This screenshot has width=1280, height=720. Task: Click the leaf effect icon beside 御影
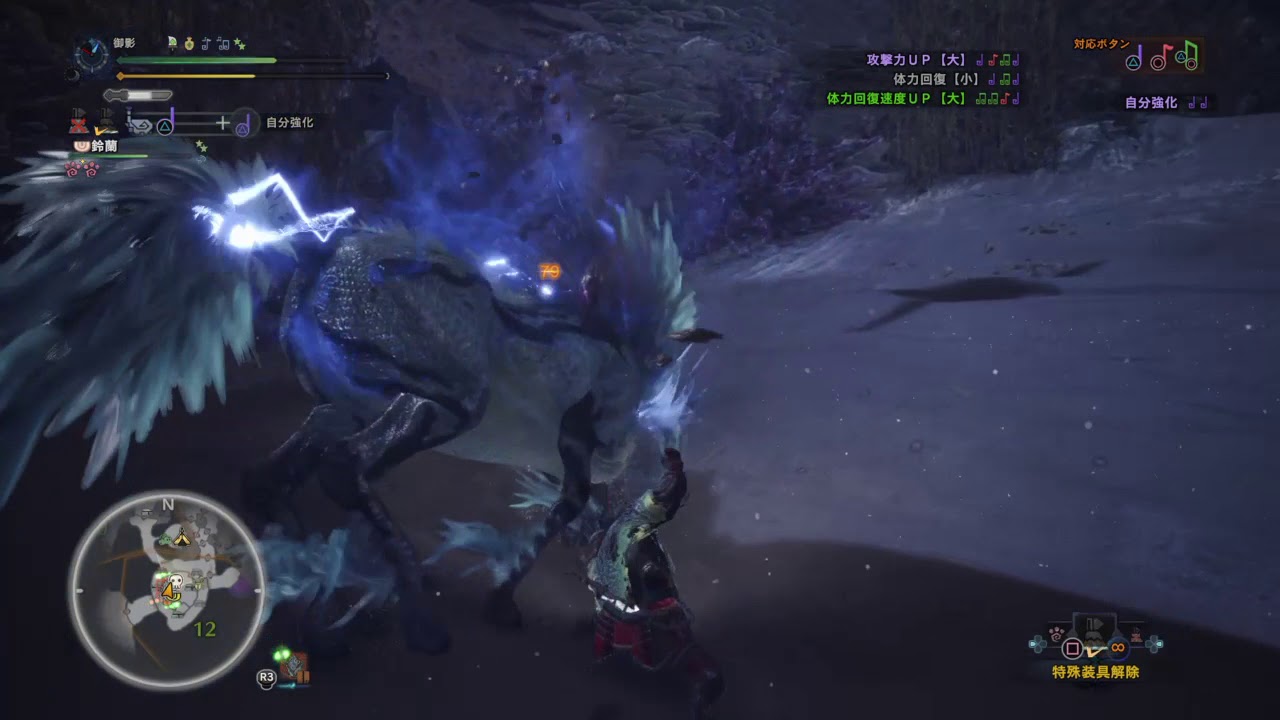tap(172, 44)
